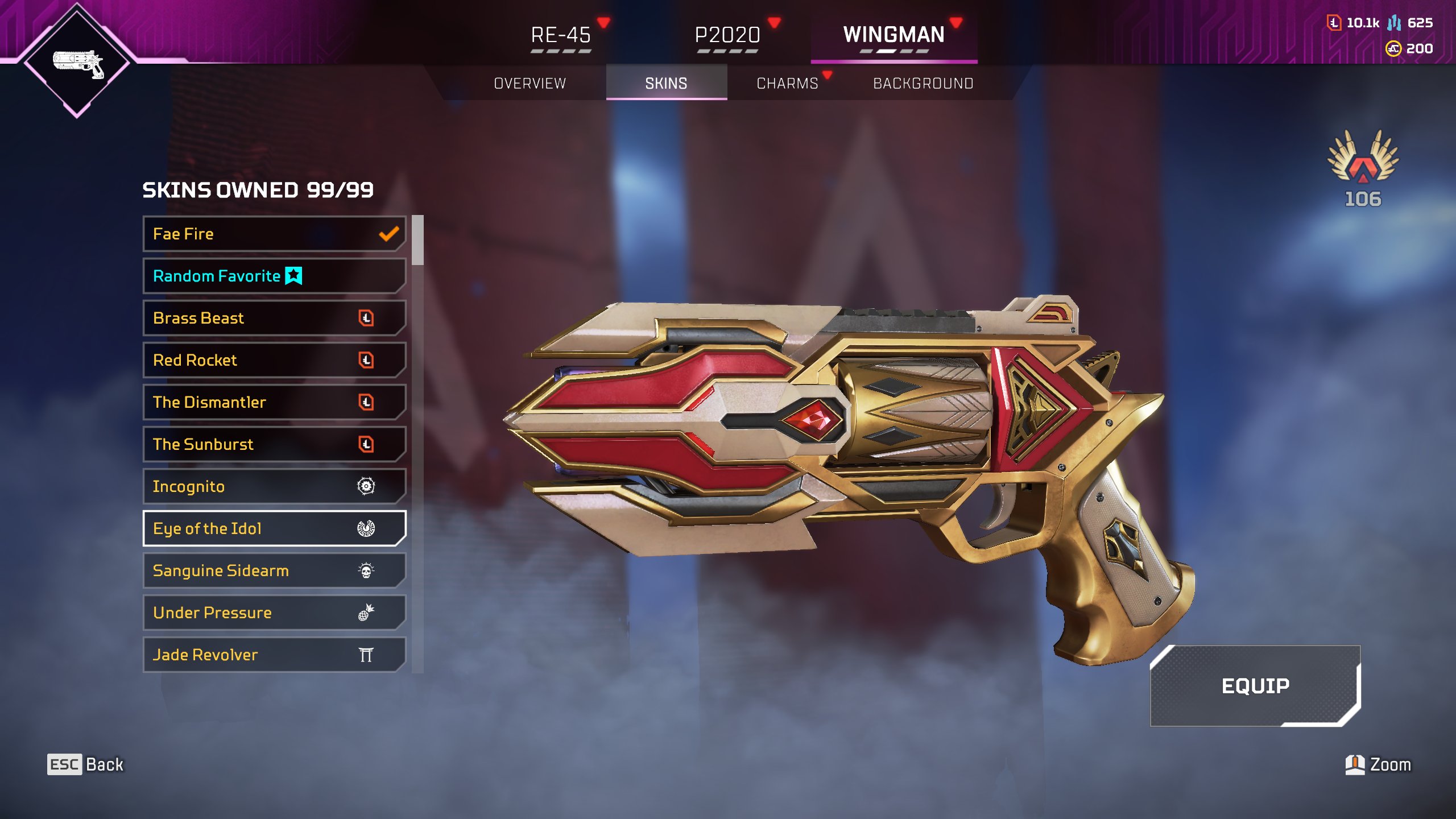Open the Skins sub-tab

(x=666, y=84)
